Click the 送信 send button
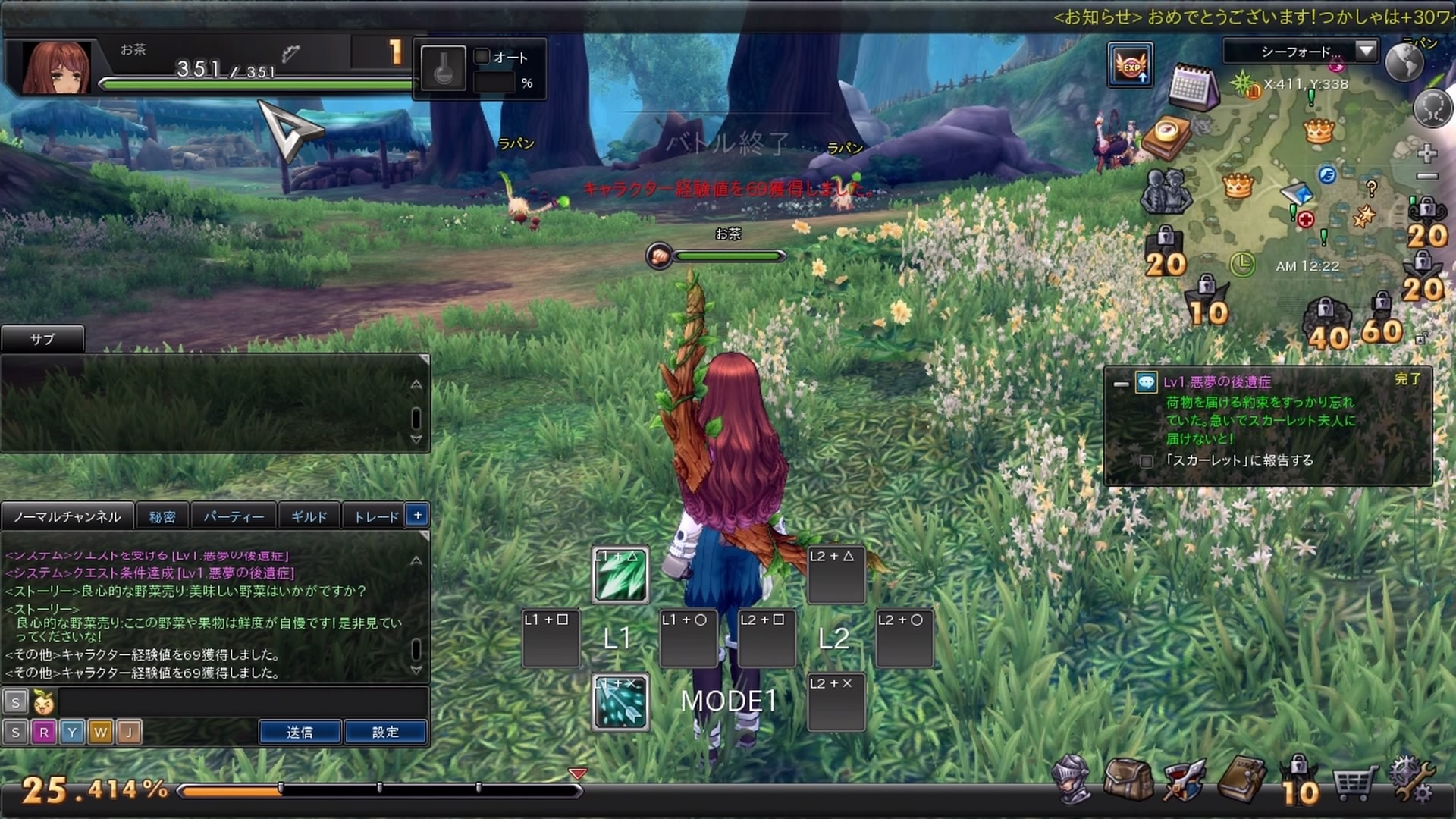Image resolution: width=1456 pixels, height=819 pixels. point(300,732)
